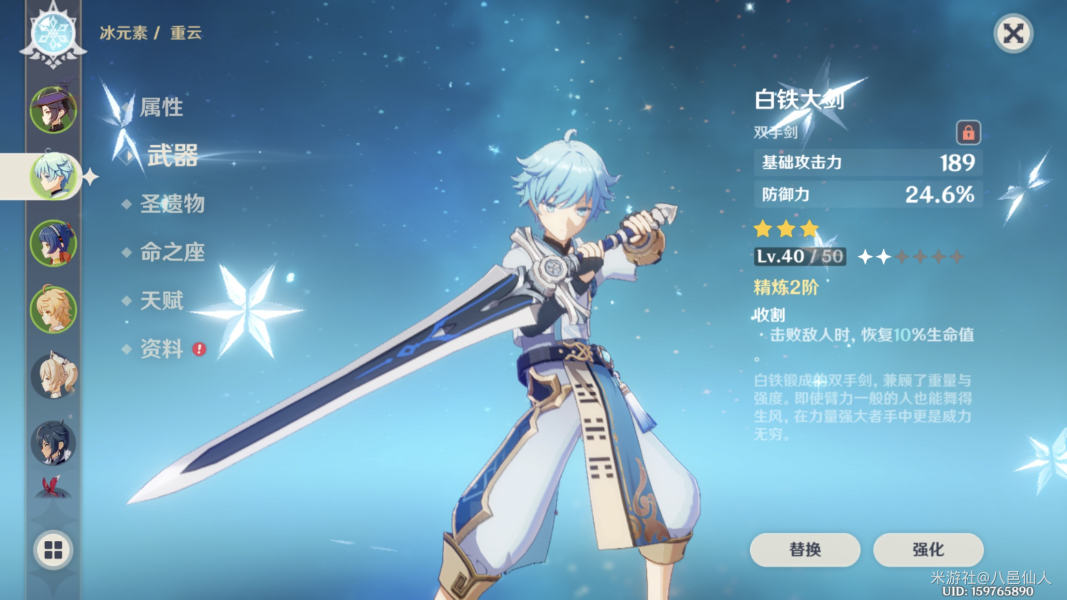
Task: Select the 武器 weapon tab
Action: click(172, 155)
